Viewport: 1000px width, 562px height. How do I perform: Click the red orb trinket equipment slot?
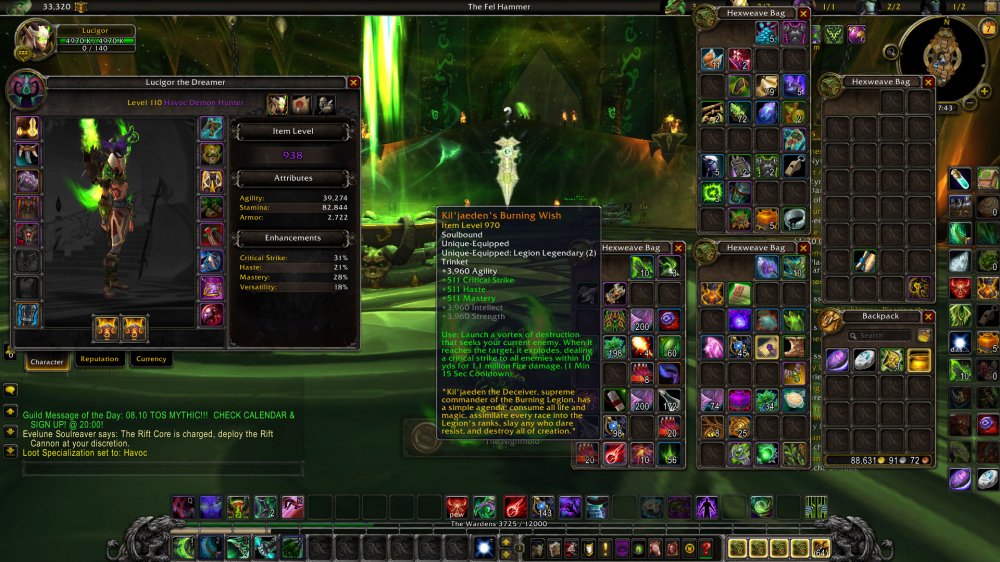211,315
